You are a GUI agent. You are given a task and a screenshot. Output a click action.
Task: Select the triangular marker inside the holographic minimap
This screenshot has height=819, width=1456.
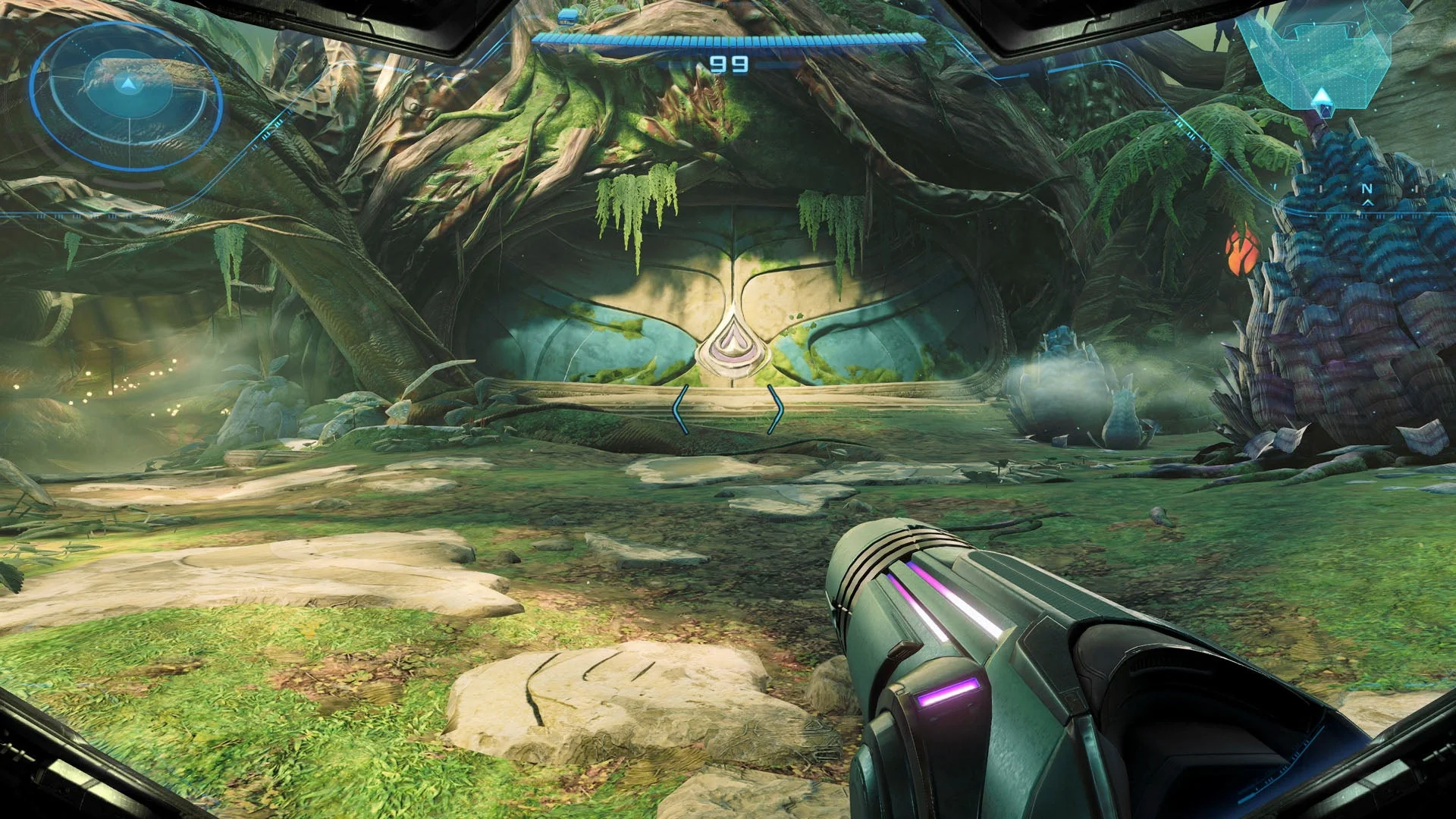(1323, 97)
